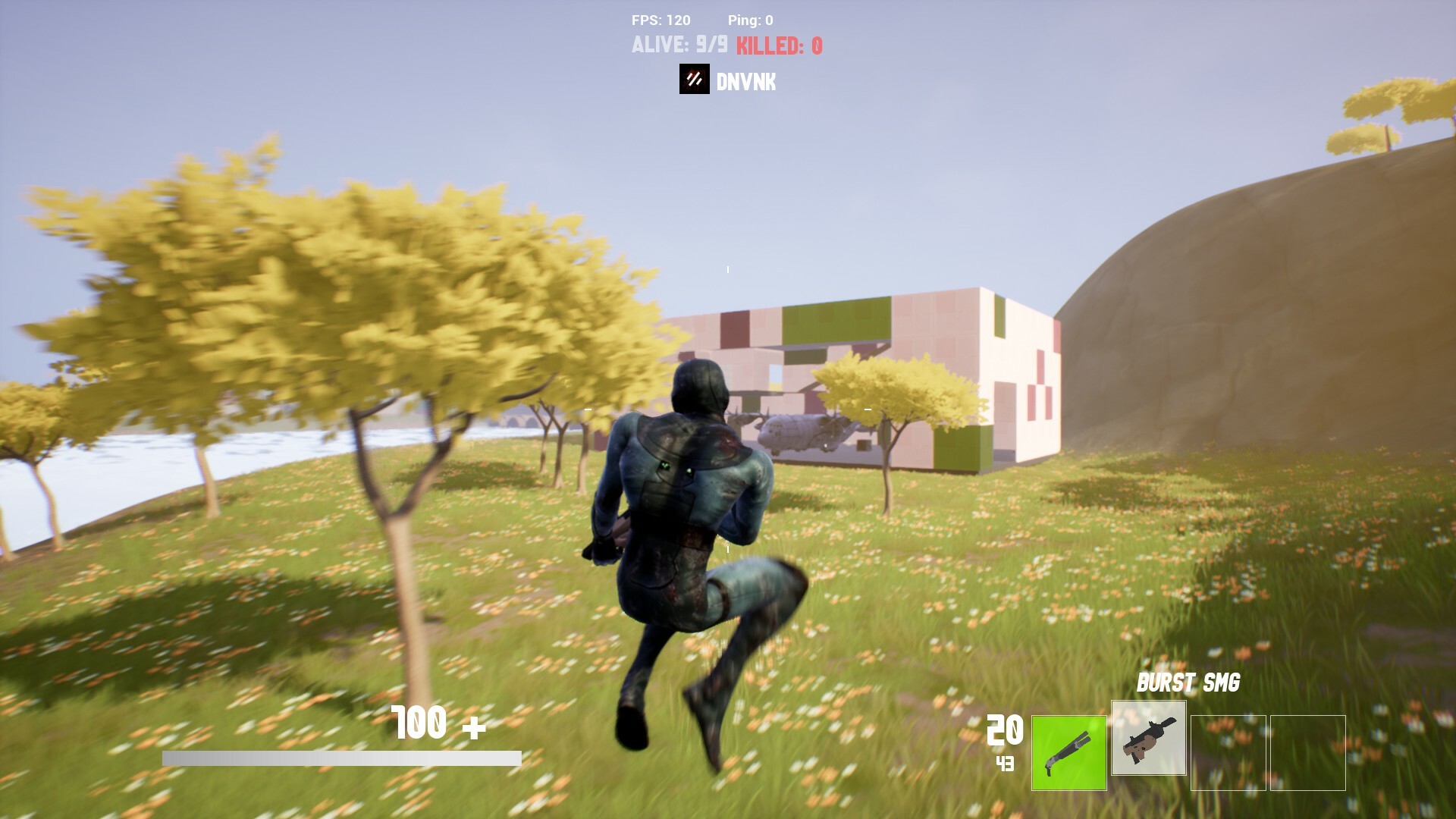
Task: Expand the KILLED: 0 counter
Action: (x=776, y=47)
